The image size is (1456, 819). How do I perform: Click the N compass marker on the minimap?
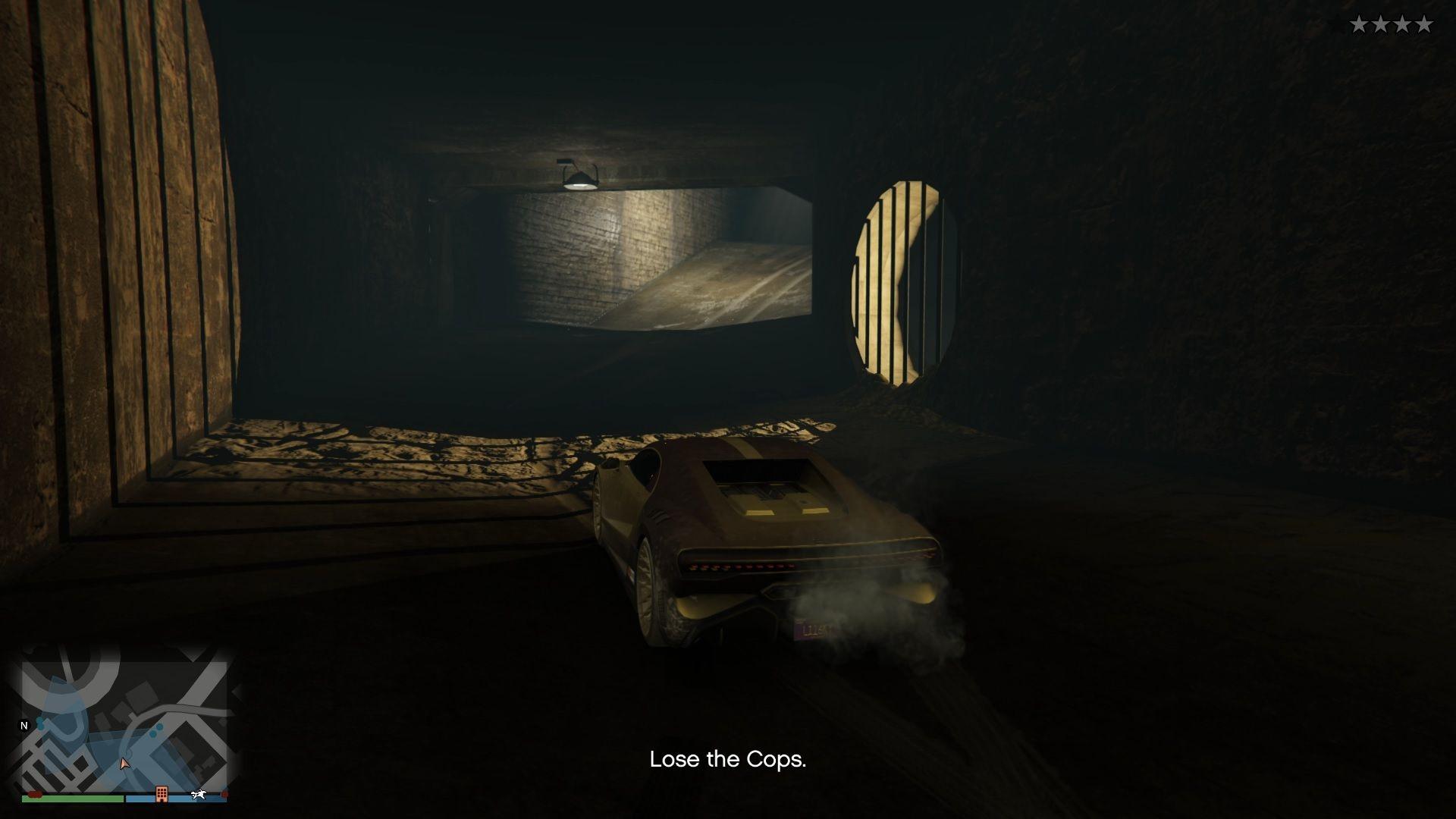[x=24, y=726]
